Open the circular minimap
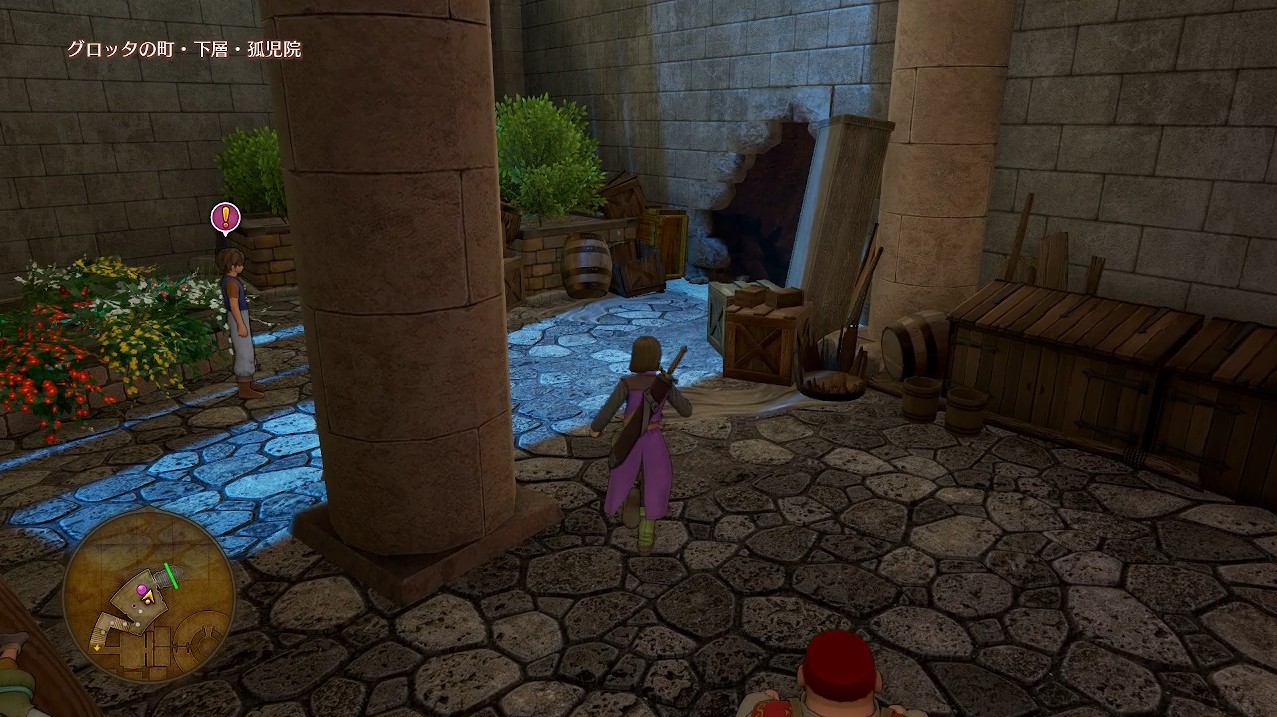The image size is (1277, 717). (x=148, y=596)
